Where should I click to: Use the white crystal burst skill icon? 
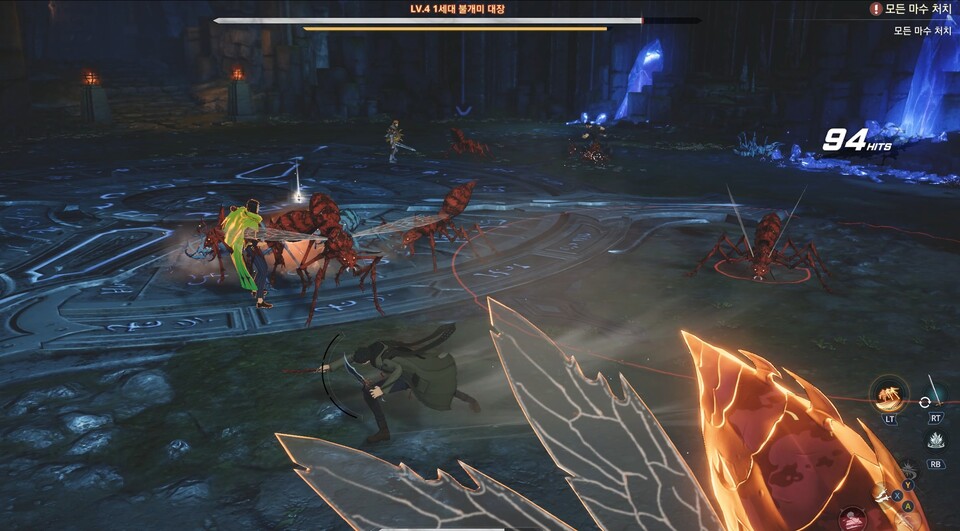click(936, 440)
